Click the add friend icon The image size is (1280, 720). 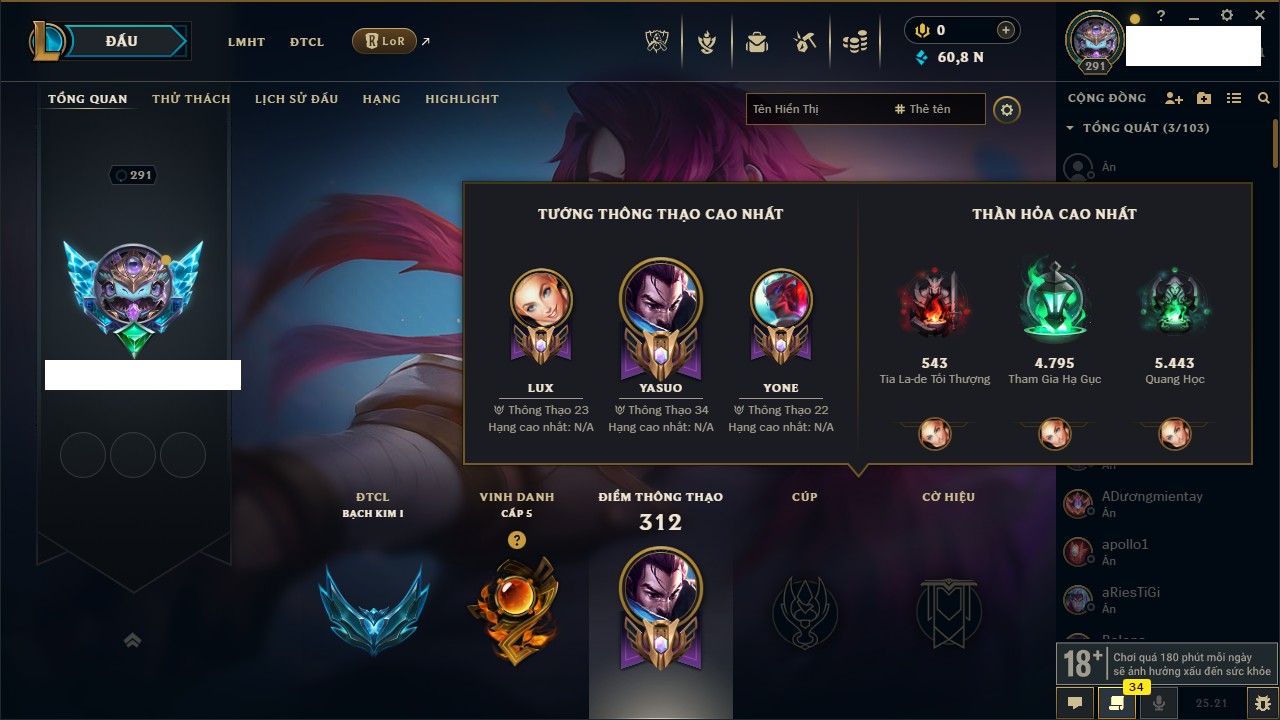click(1174, 98)
